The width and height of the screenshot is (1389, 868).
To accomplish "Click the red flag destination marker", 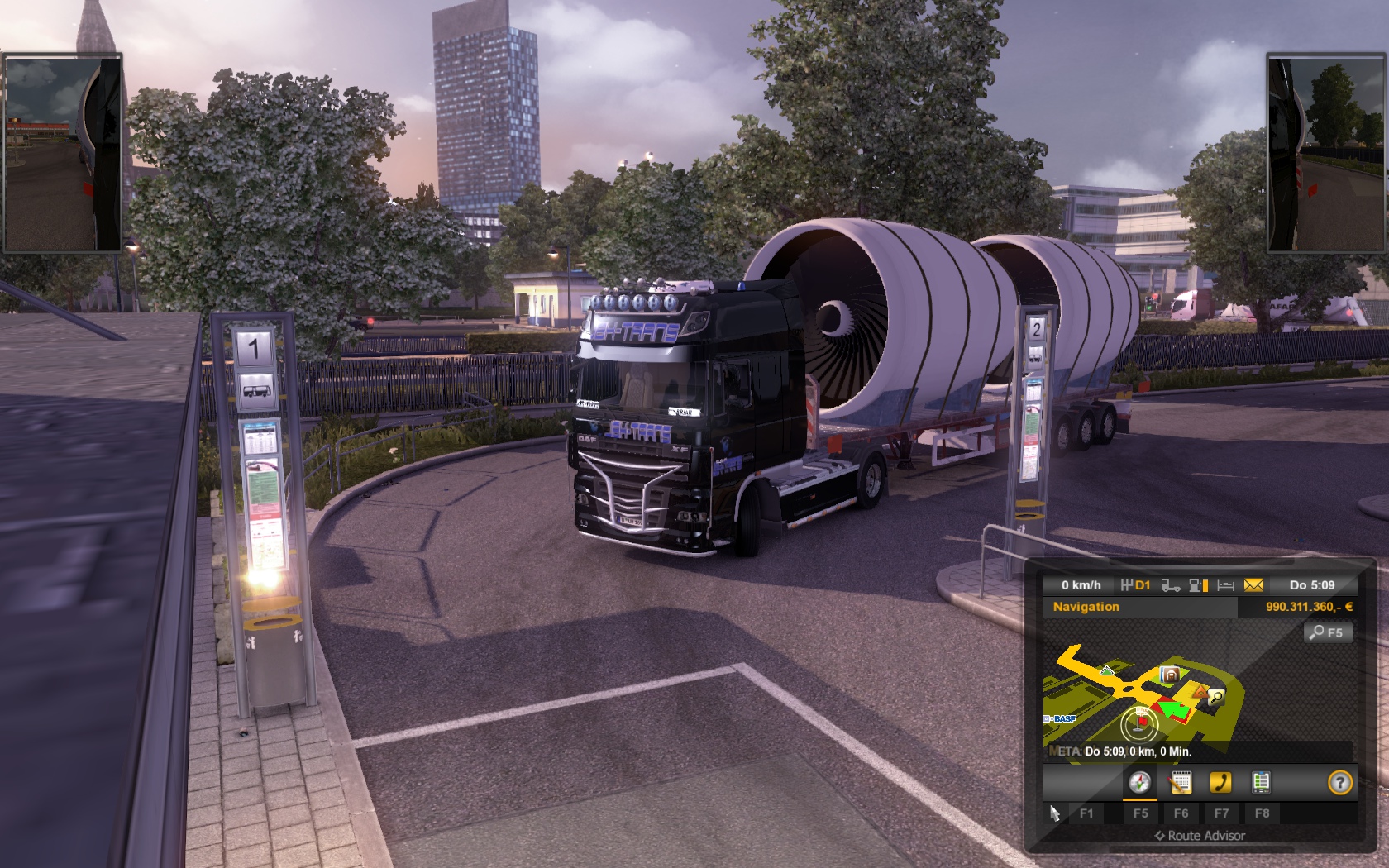I will point(1142,722).
